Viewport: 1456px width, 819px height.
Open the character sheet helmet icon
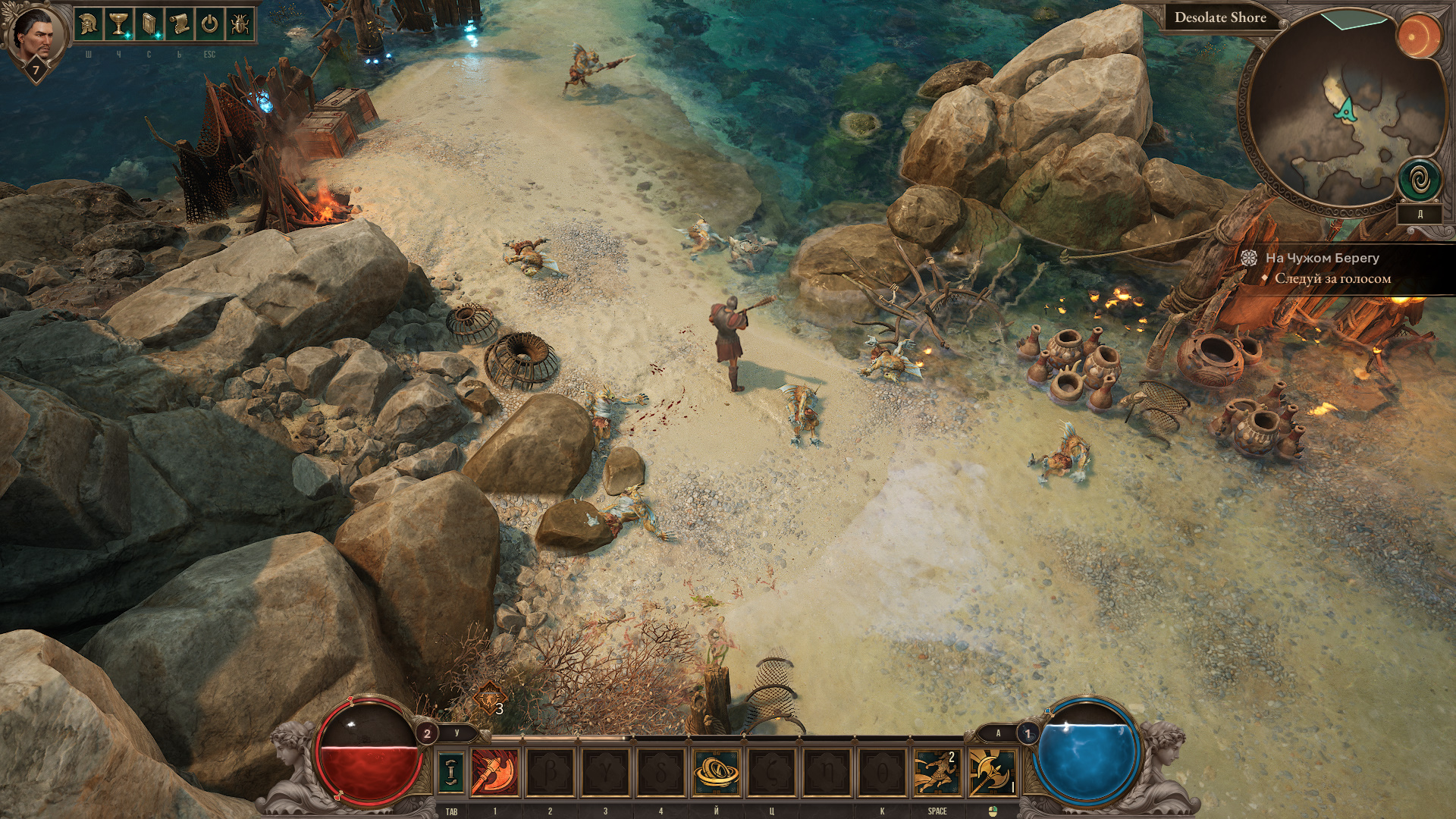[89, 24]
